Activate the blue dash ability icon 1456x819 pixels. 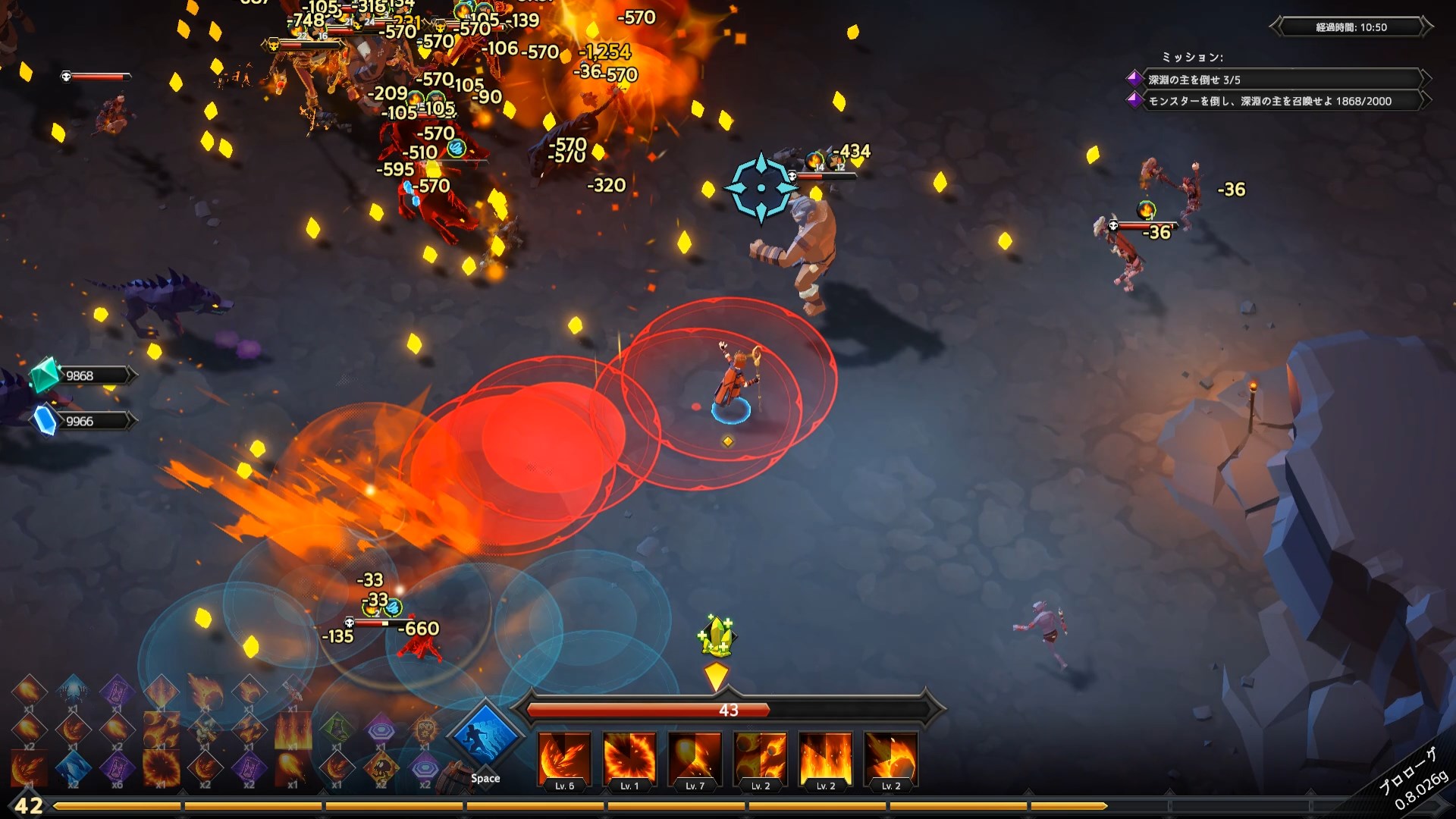click(x=485, y=738)
